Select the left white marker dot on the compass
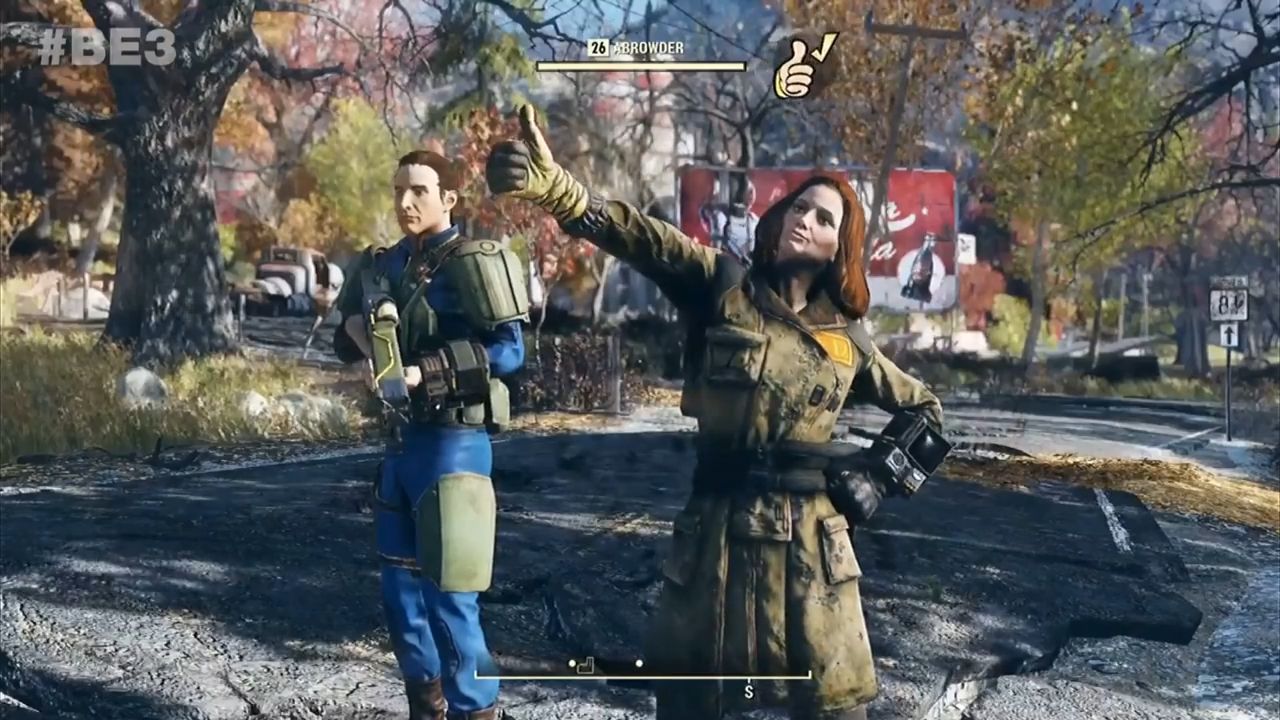The width and height of the screenshot is (1280, 720). 572,663
